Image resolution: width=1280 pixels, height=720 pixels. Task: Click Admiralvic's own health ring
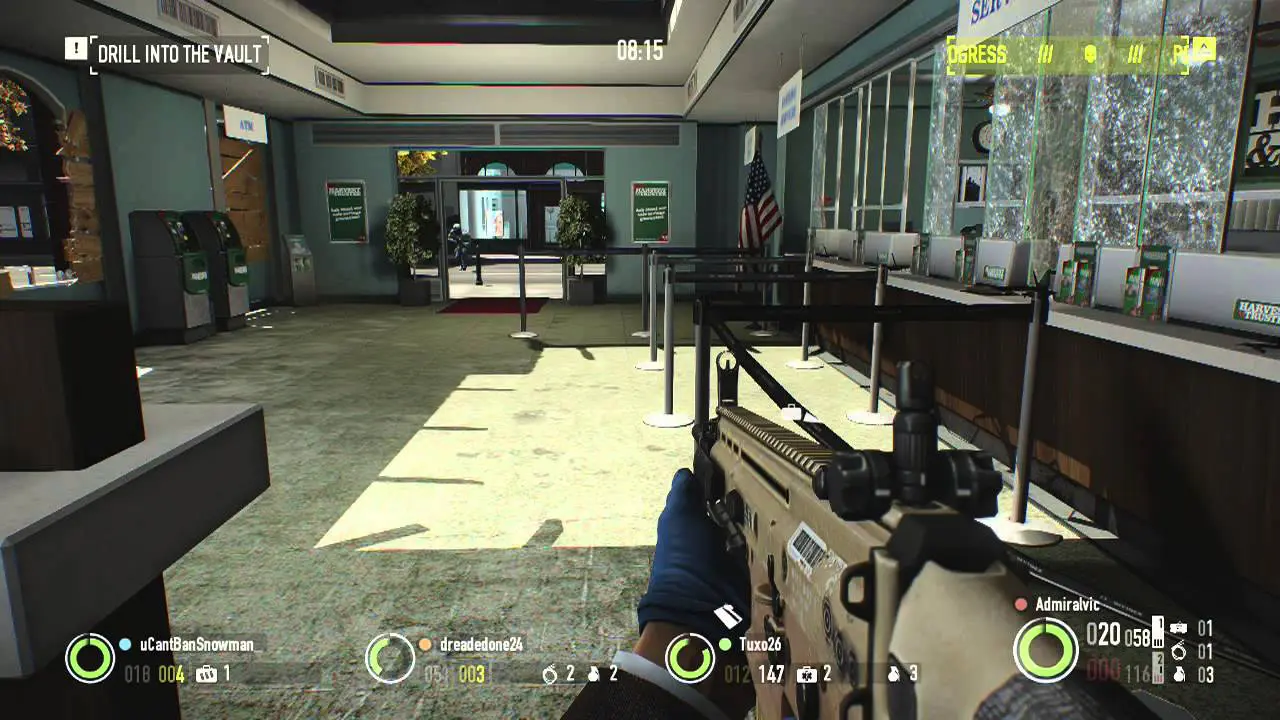click(1045, 650)
